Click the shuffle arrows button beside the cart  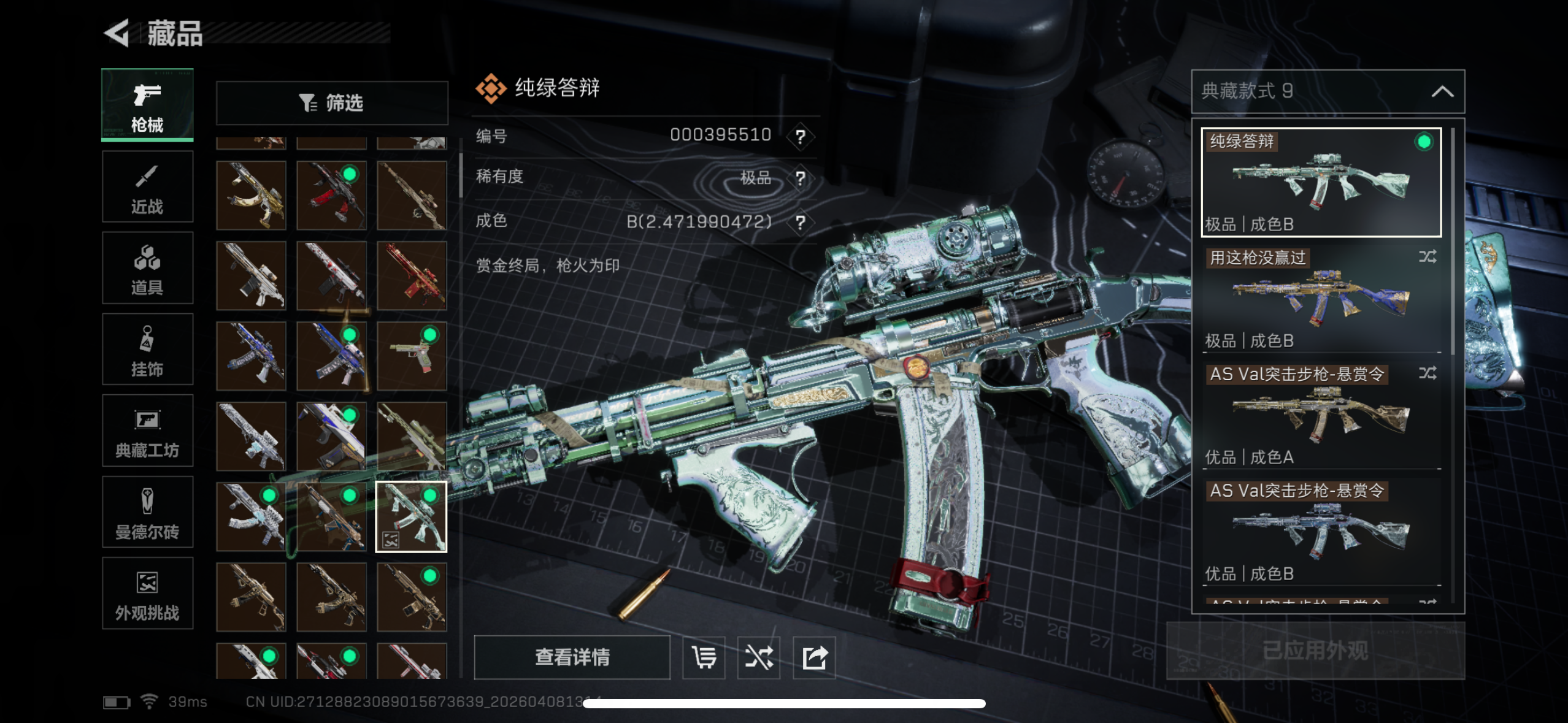[x=759, y=657]
